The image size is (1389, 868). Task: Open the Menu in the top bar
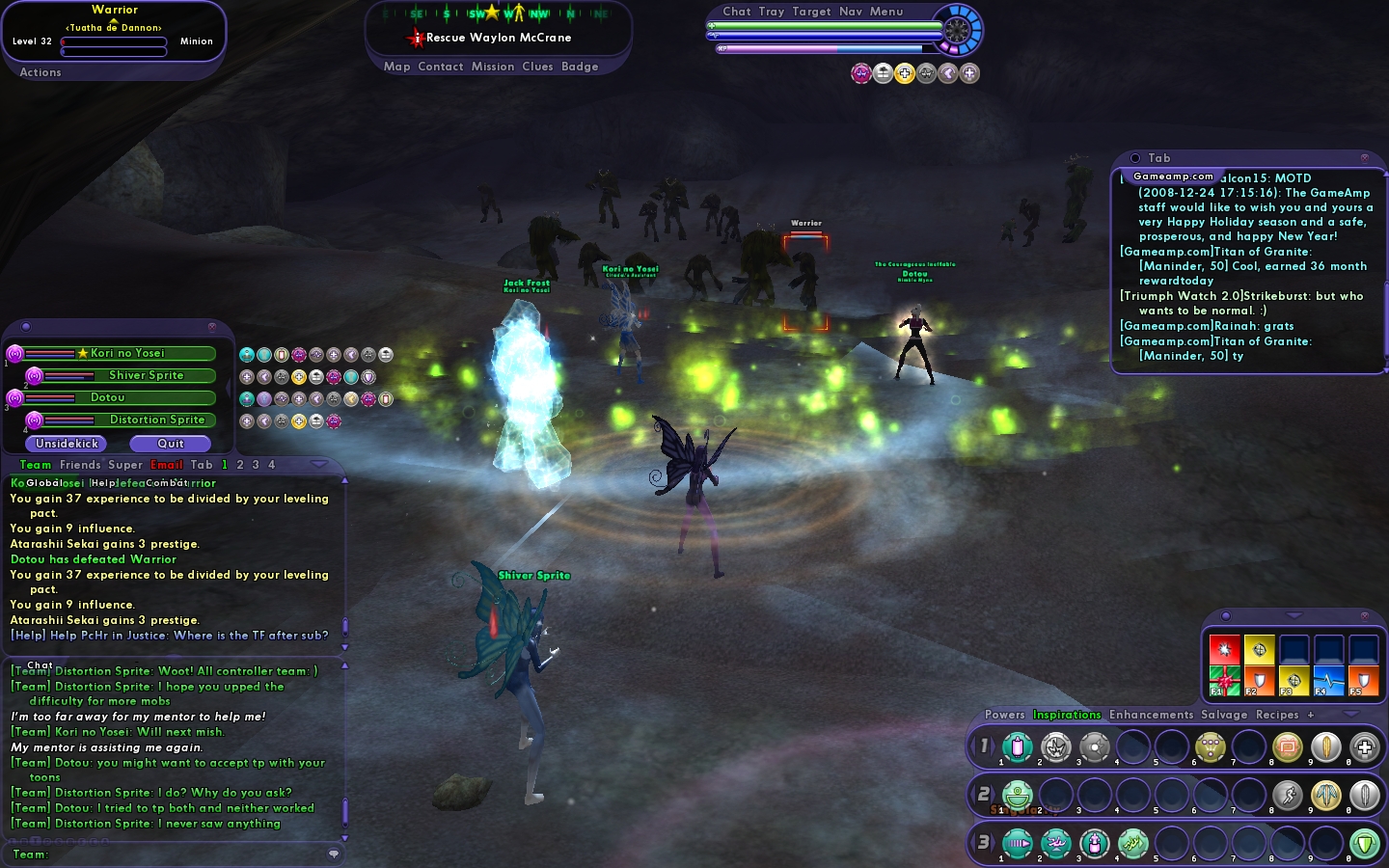(x=886, y=12)
